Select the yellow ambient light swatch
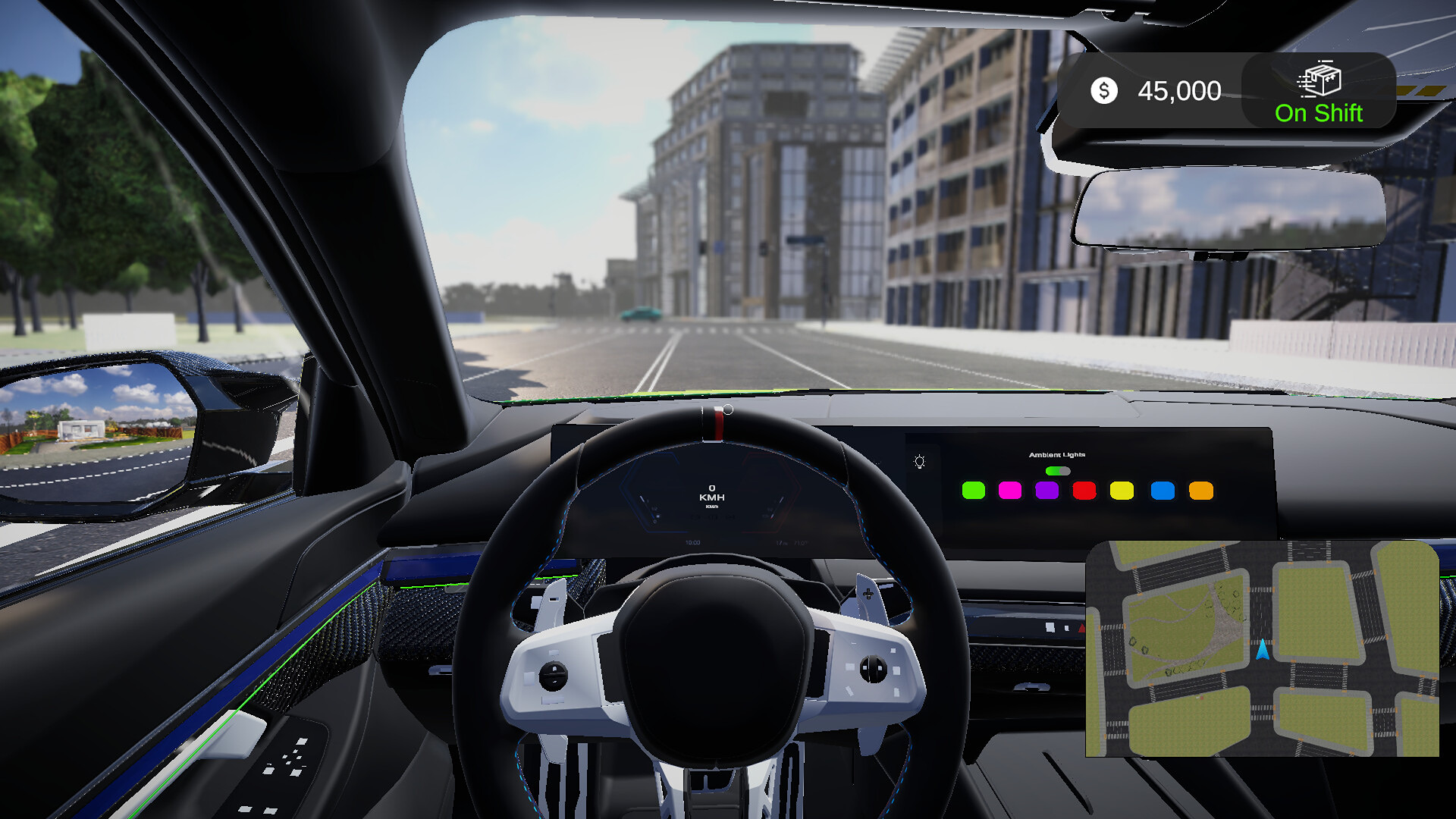 pyautogui.click(x=1122, y=491)
